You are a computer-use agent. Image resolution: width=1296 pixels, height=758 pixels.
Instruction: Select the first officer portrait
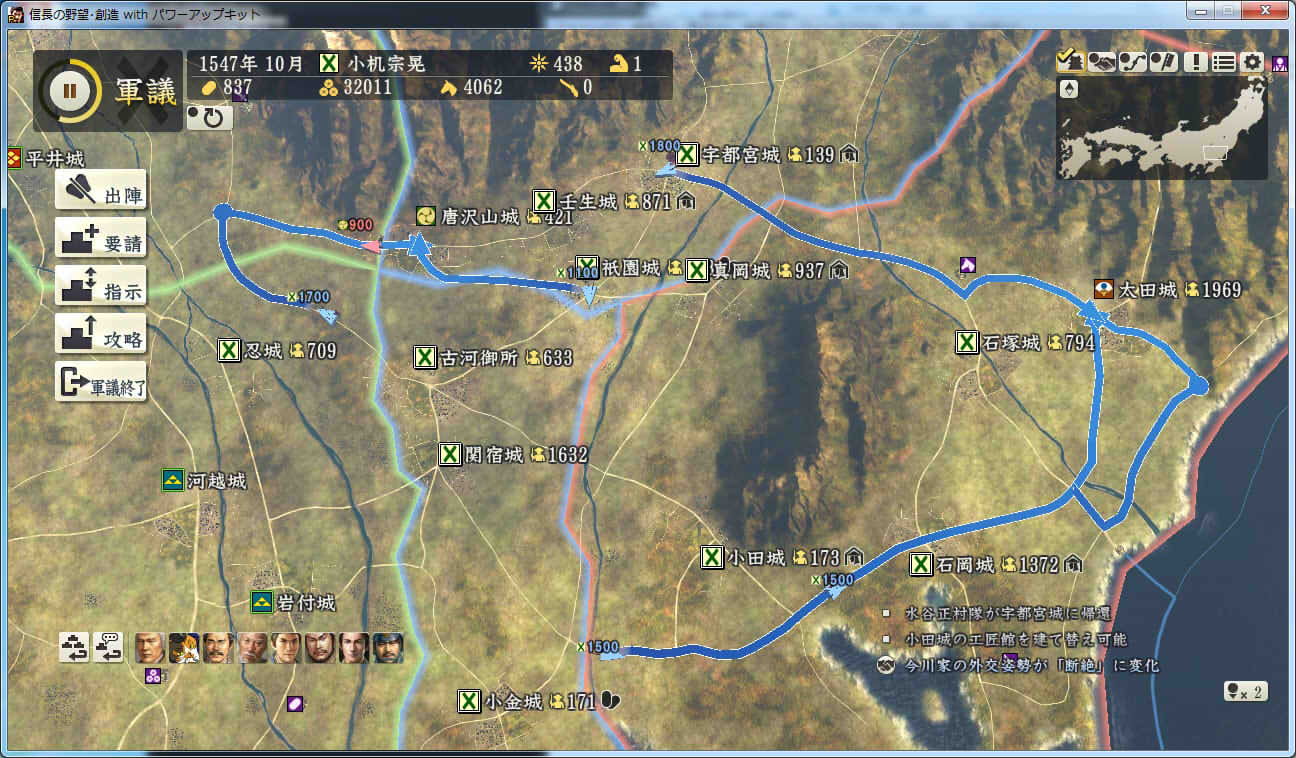point(150,648)
